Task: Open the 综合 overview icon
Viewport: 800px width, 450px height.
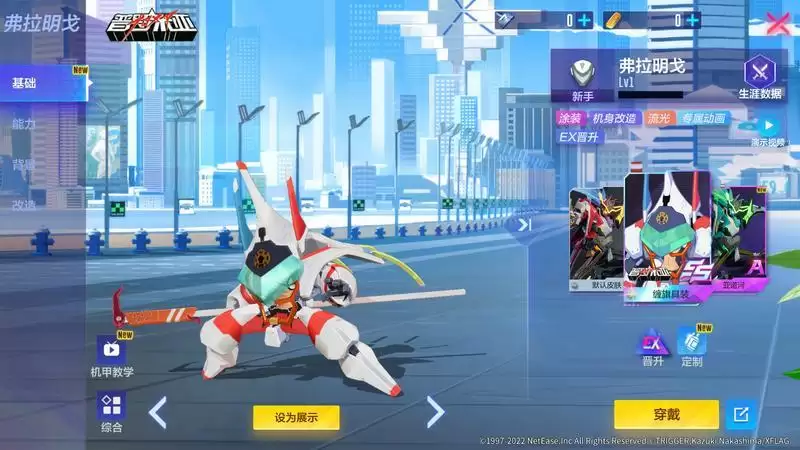Action: pos(112,411)
